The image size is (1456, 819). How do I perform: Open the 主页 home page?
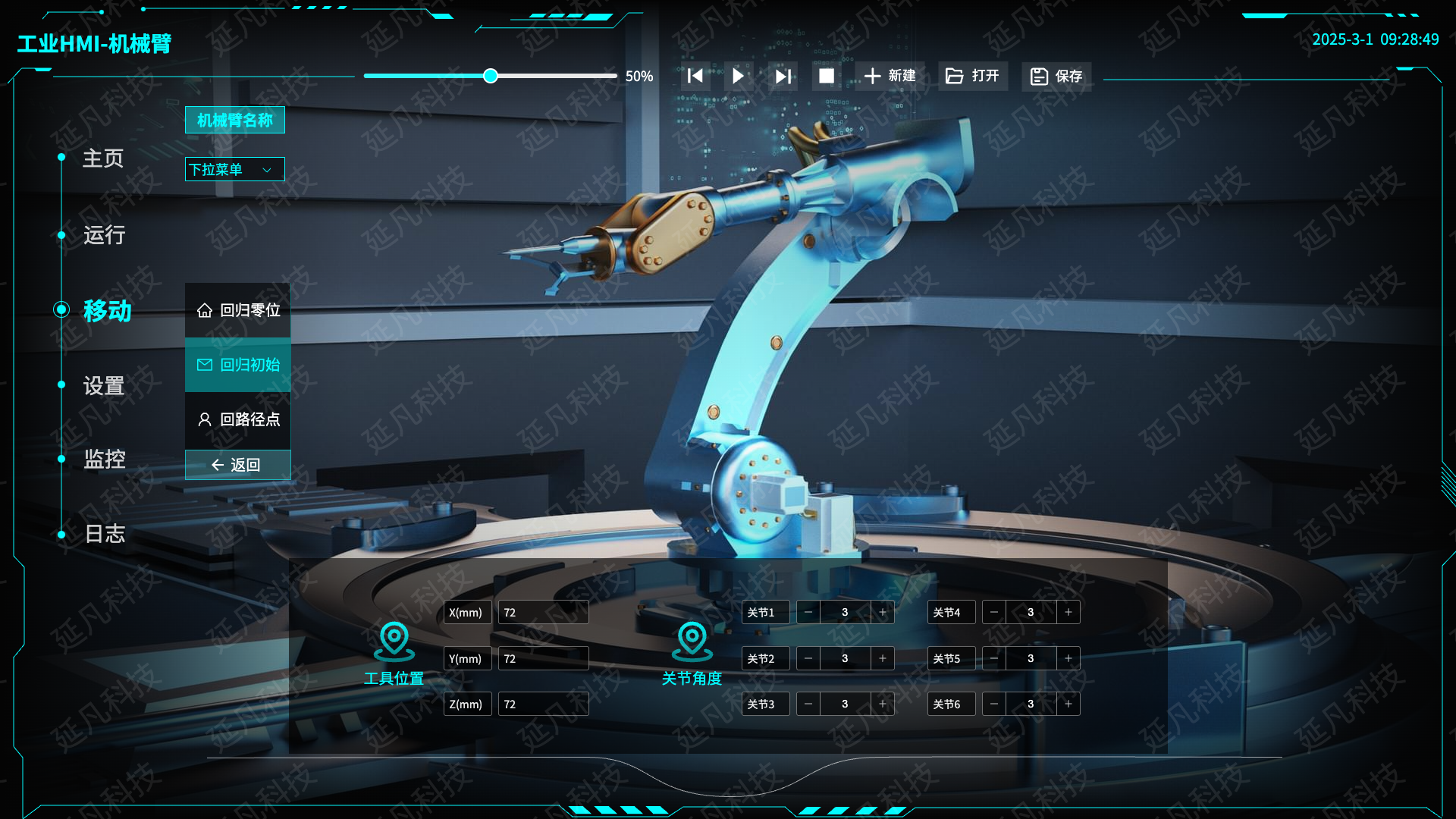click(x=102, y=158)
